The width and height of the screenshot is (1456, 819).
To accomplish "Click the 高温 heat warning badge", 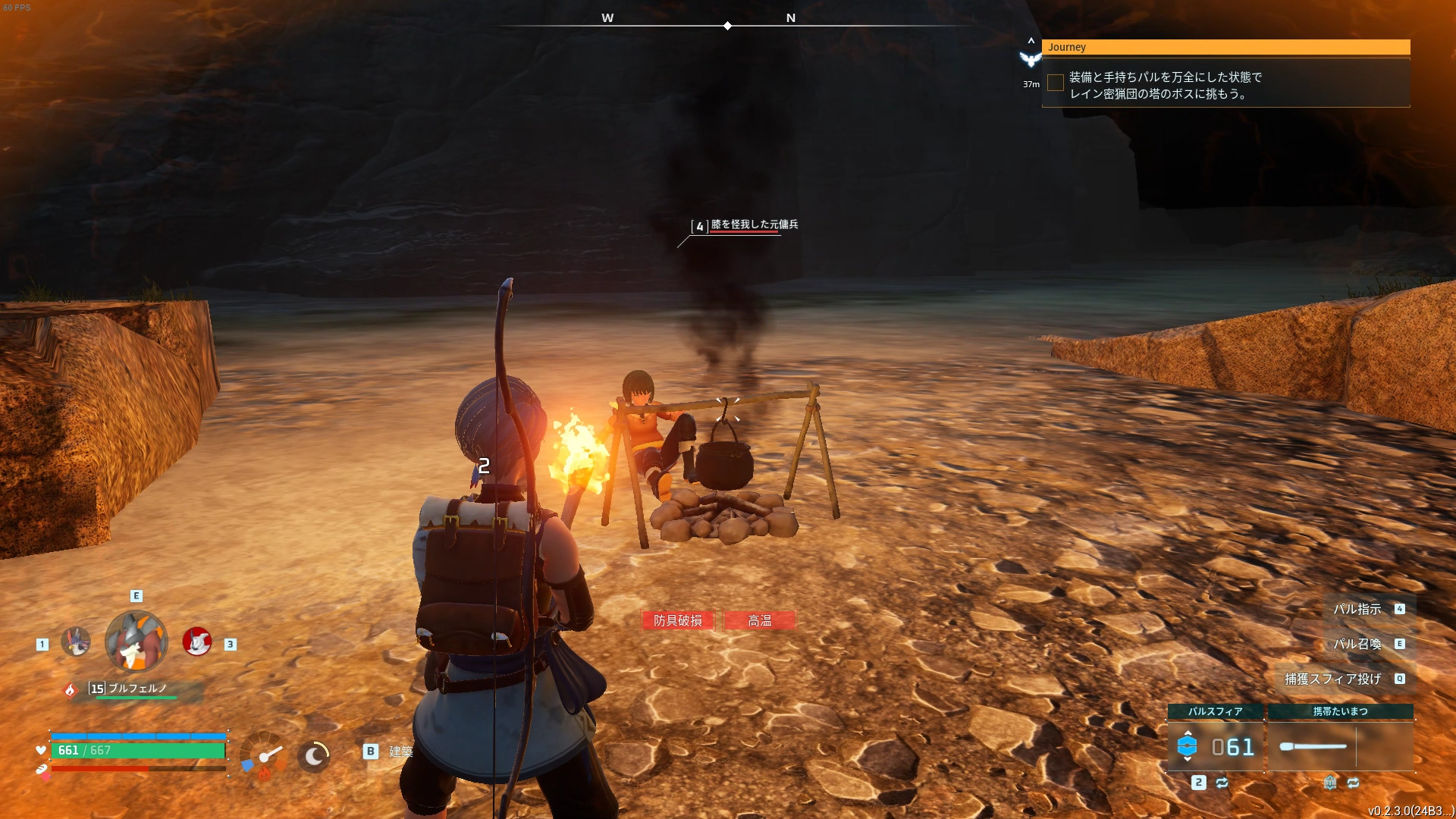I will 760,620.
